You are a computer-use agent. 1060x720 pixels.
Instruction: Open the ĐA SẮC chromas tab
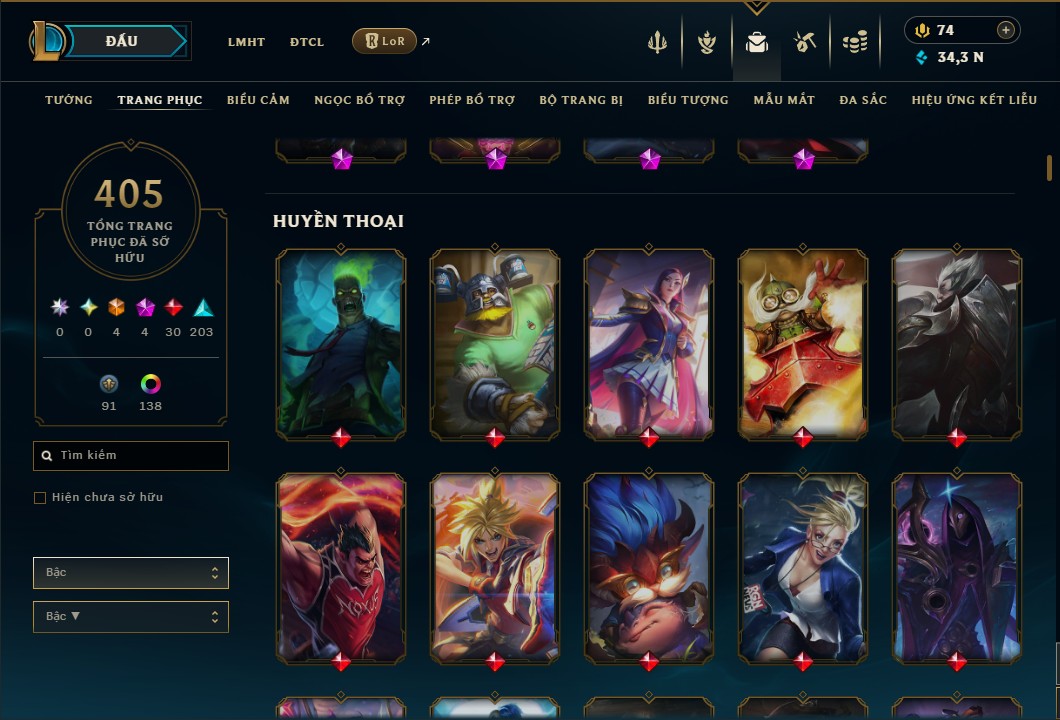[x=863, y=100]
